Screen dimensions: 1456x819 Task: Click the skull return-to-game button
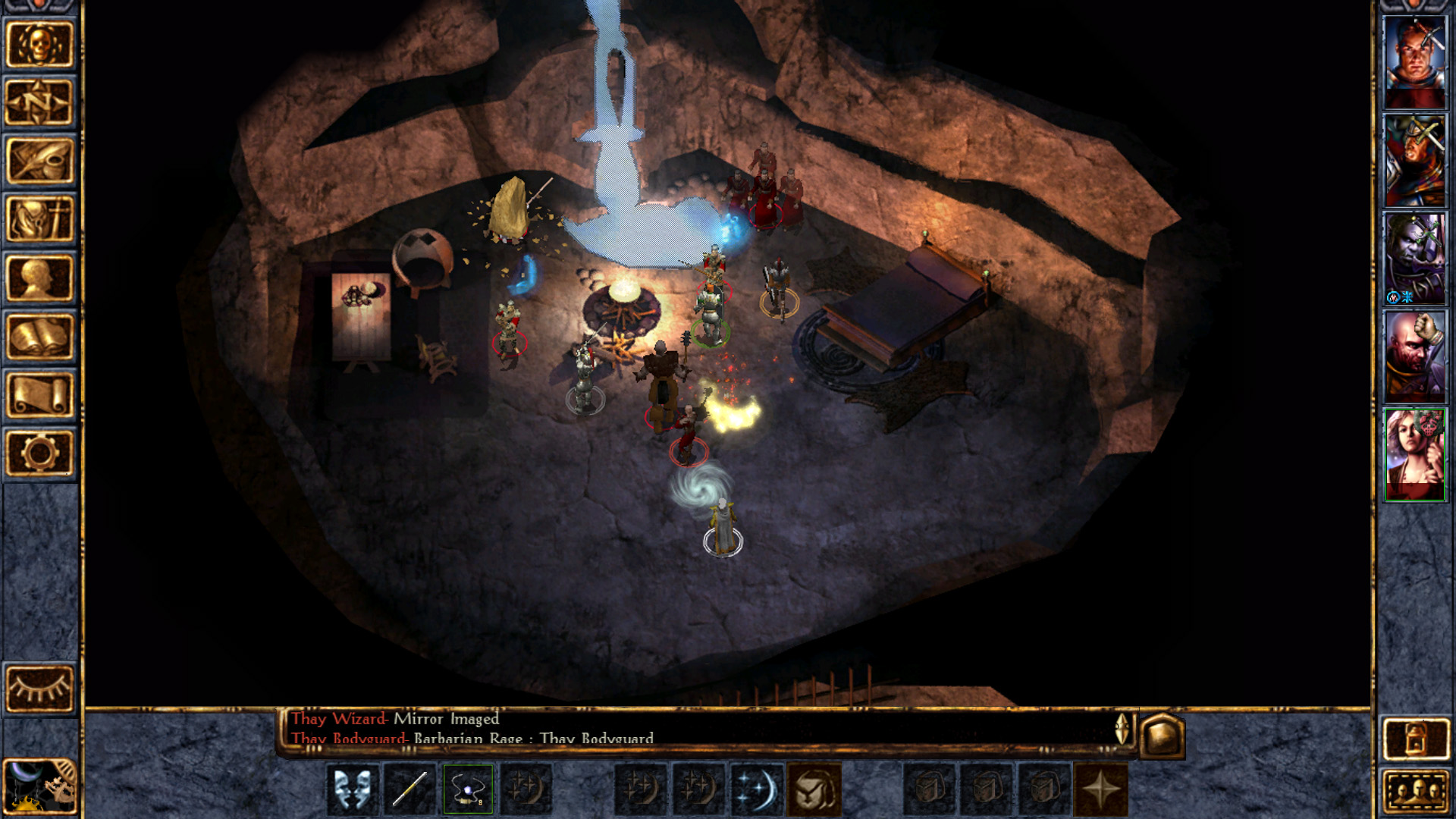(x=39, y=45)
